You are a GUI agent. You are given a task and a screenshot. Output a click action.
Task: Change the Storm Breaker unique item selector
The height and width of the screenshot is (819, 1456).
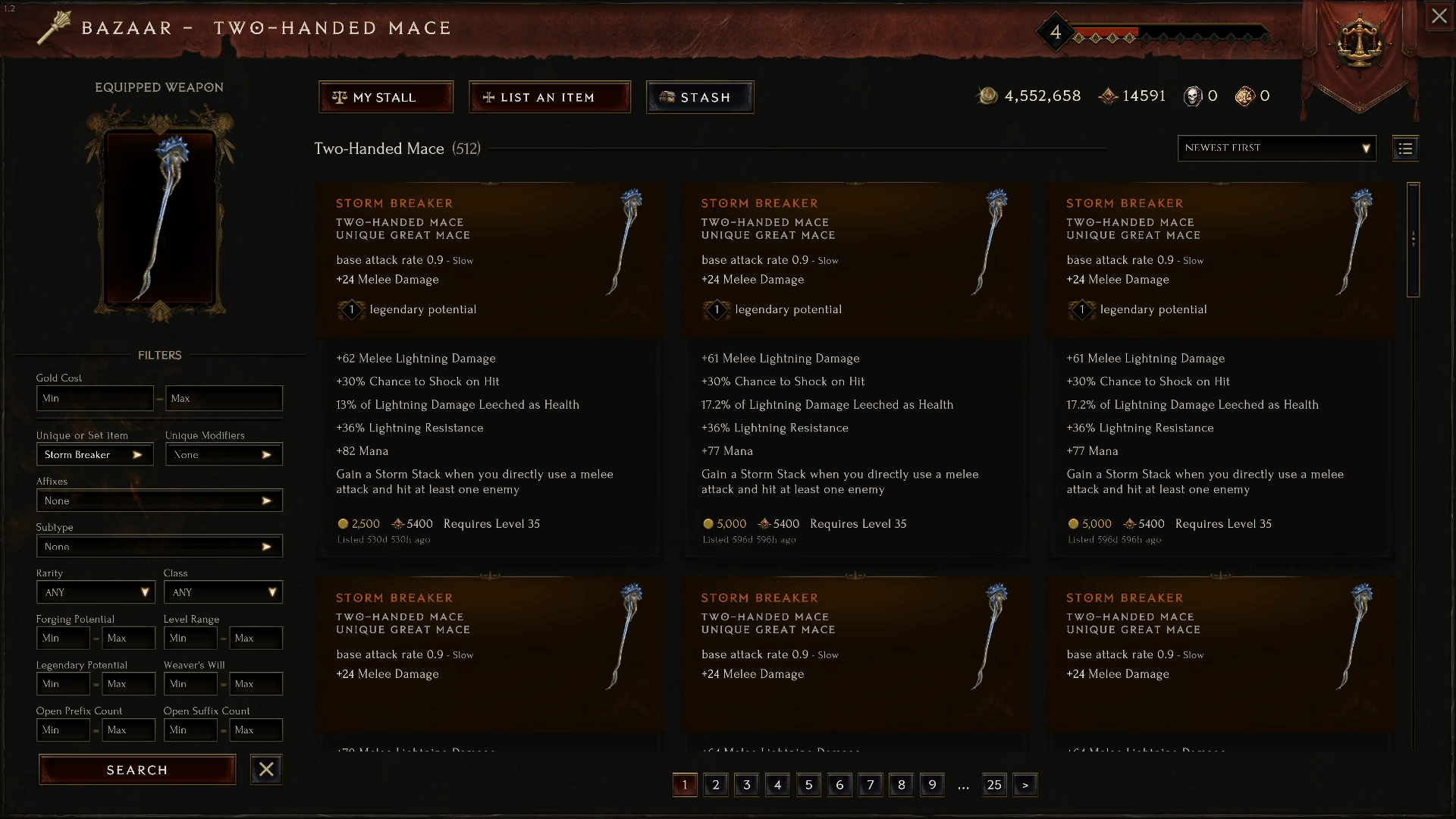95,454
